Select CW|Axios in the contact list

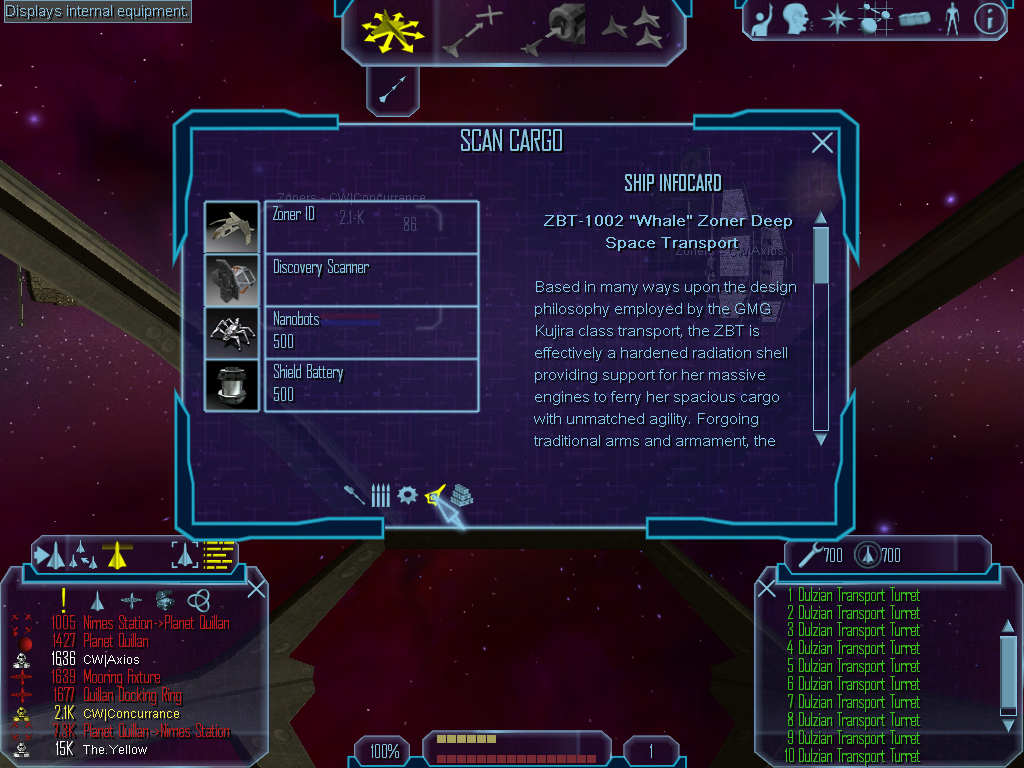coord(111,660)
